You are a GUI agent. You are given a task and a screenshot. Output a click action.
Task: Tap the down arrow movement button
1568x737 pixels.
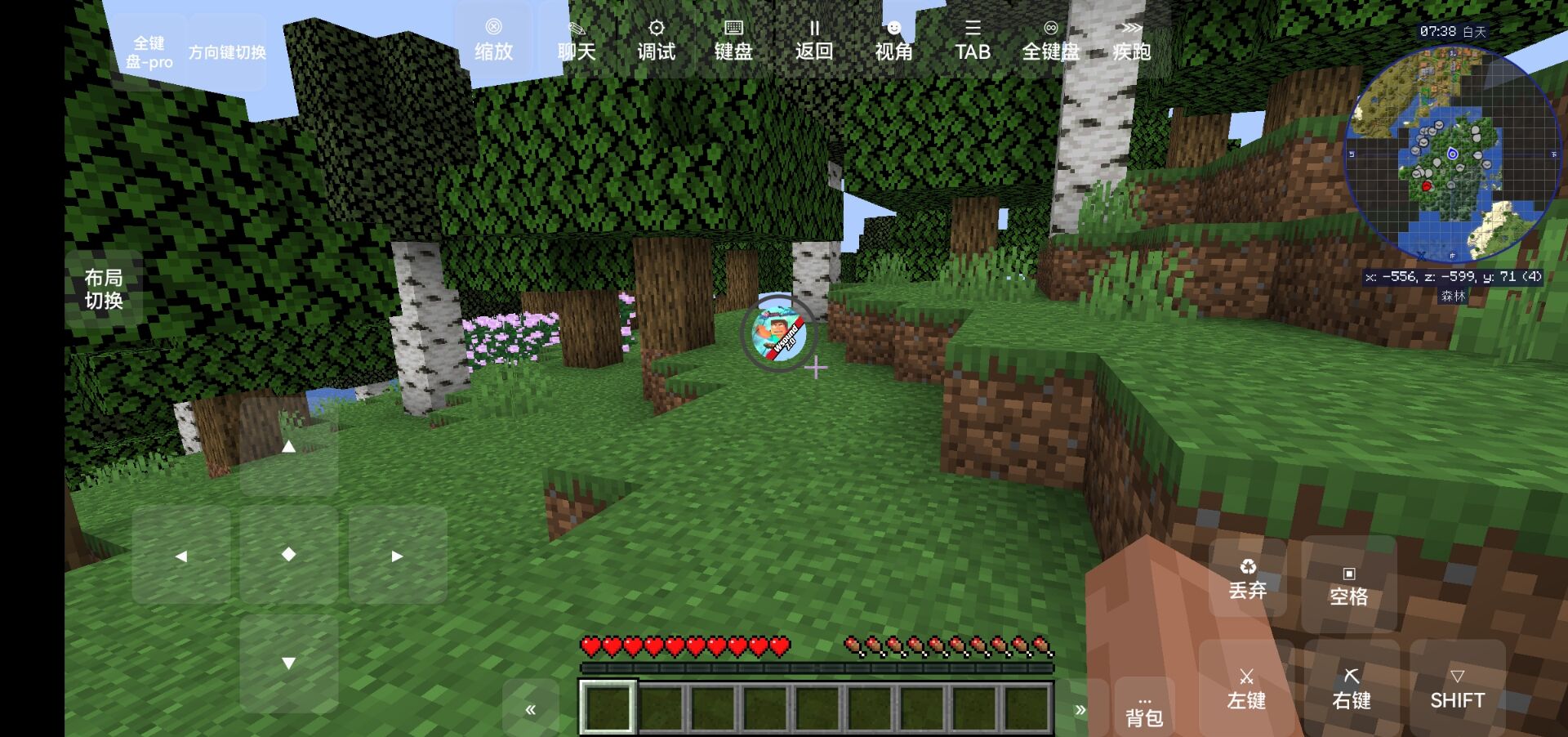pyautogui.click(x=288, y=663)
